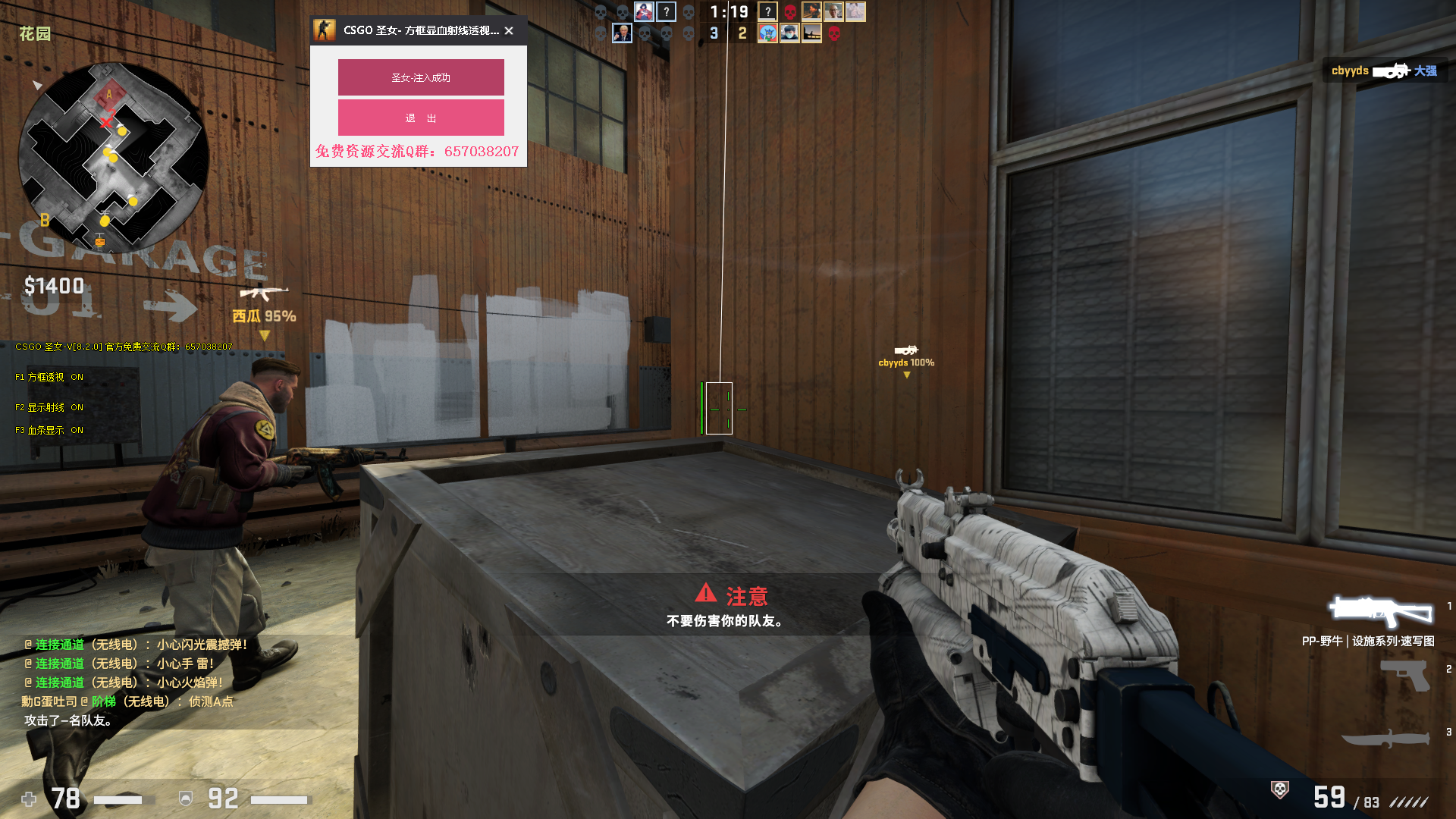Click the gun icon above the cbyyds 100% label
The width and height of the screenshot is (1456, 819).
(907, 350)
